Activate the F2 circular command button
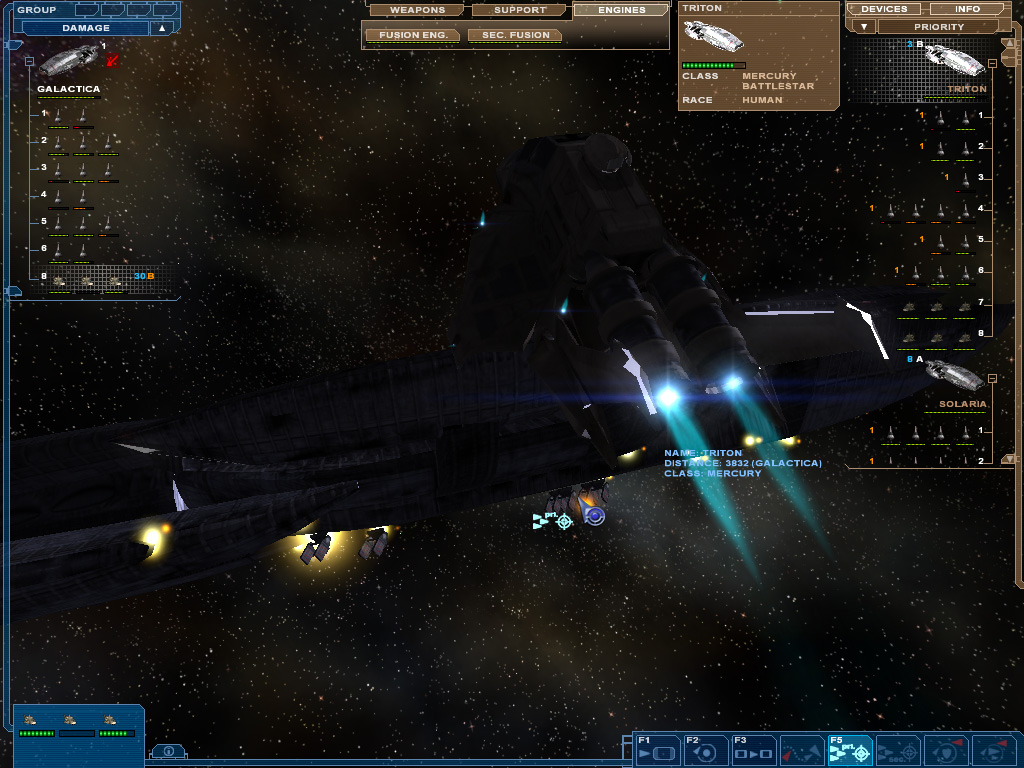The height and width of the screenshot is (768, 1024). coord(706,750)
